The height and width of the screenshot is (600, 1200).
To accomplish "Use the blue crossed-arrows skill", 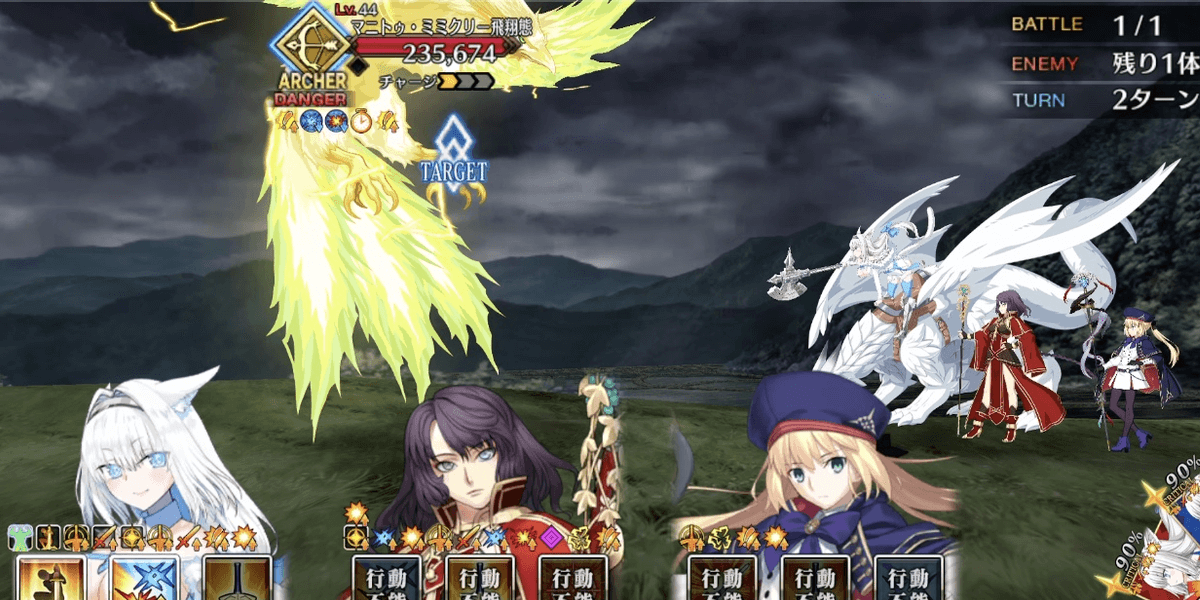I will [x=145, y=578].
